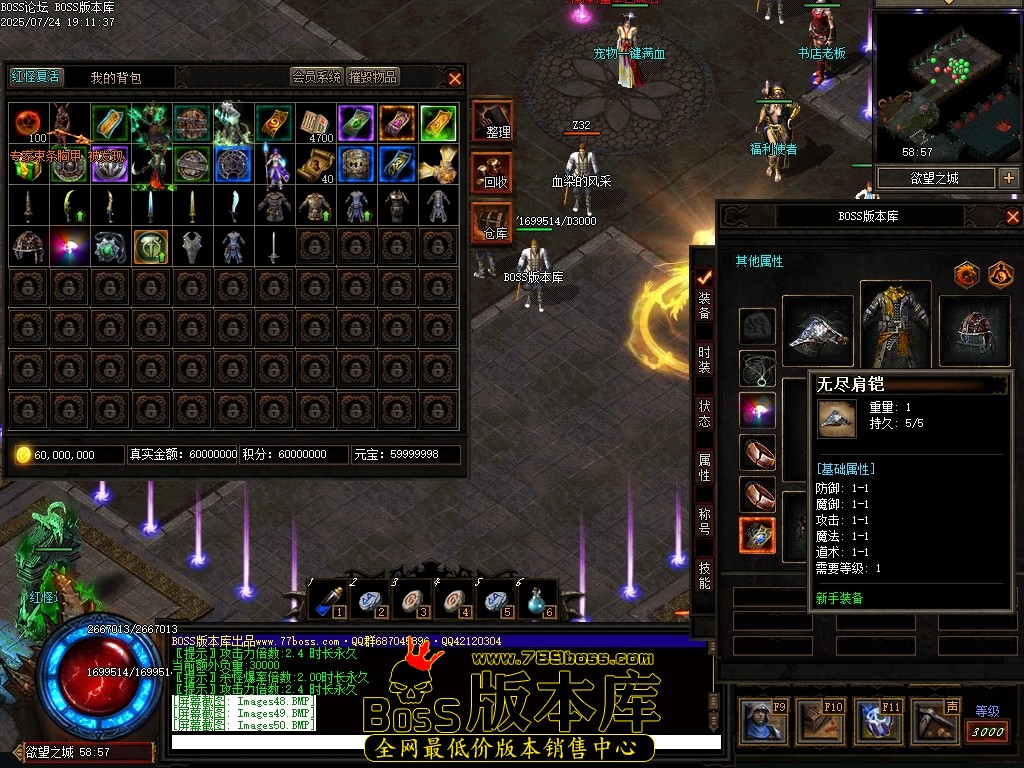1024x768 pixels.
Task: Close the backpack window
Action: point(455,78)
